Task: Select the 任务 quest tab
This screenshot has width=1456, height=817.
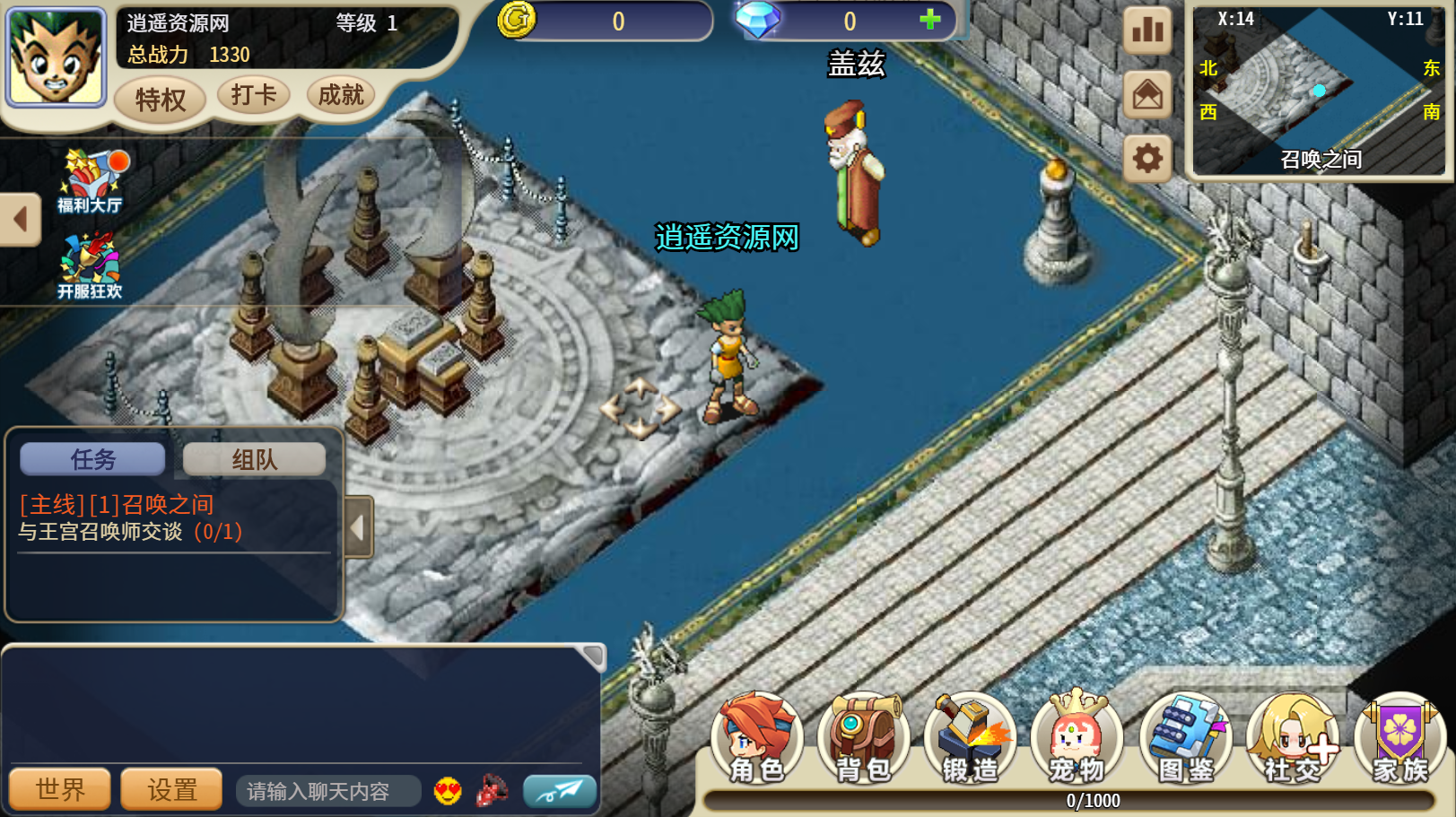Action: pyautogui.click(x=92, y=459)
